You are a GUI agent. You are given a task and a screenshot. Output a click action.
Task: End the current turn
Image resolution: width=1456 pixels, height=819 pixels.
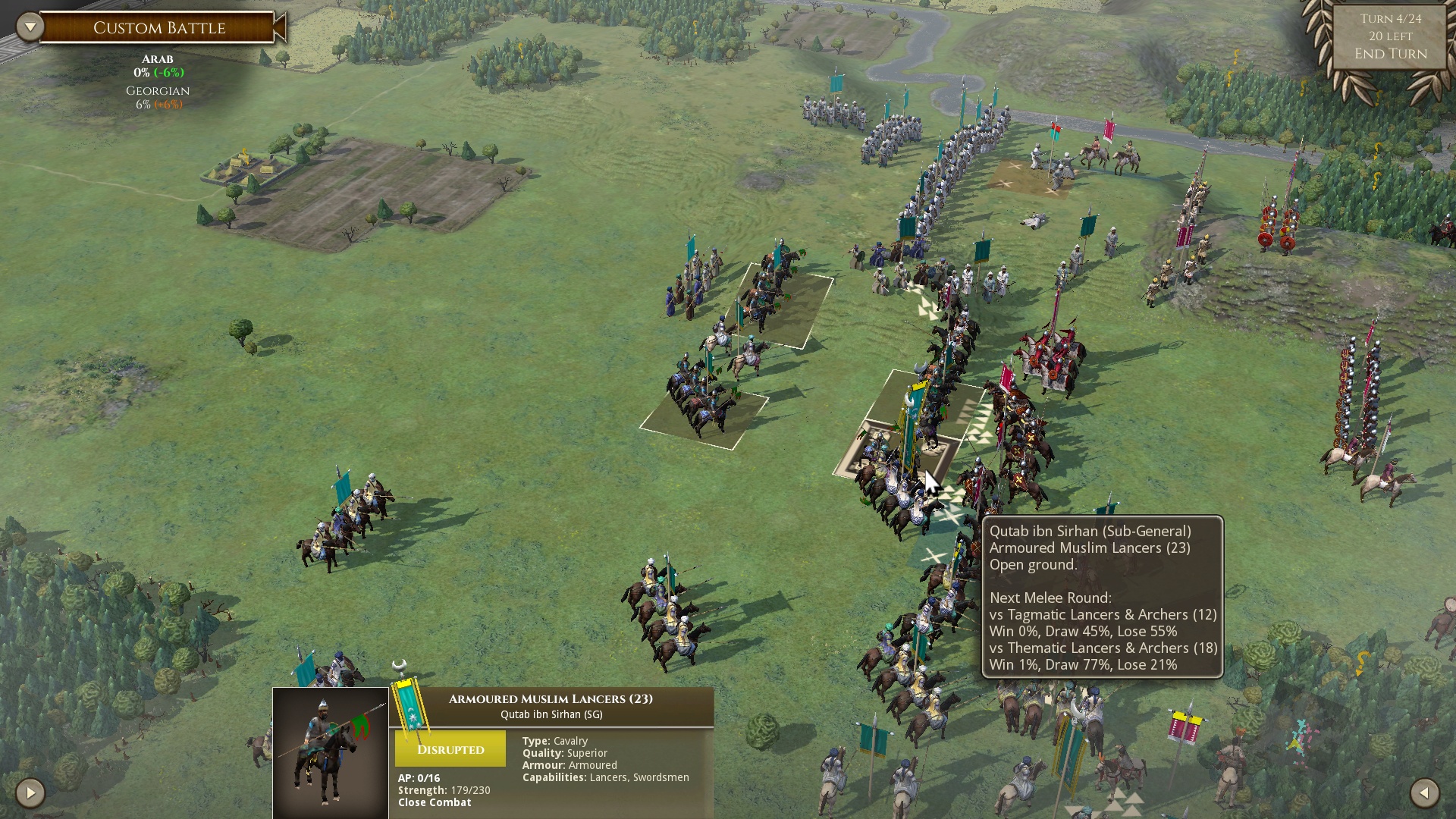click(x=1390, y=54)
